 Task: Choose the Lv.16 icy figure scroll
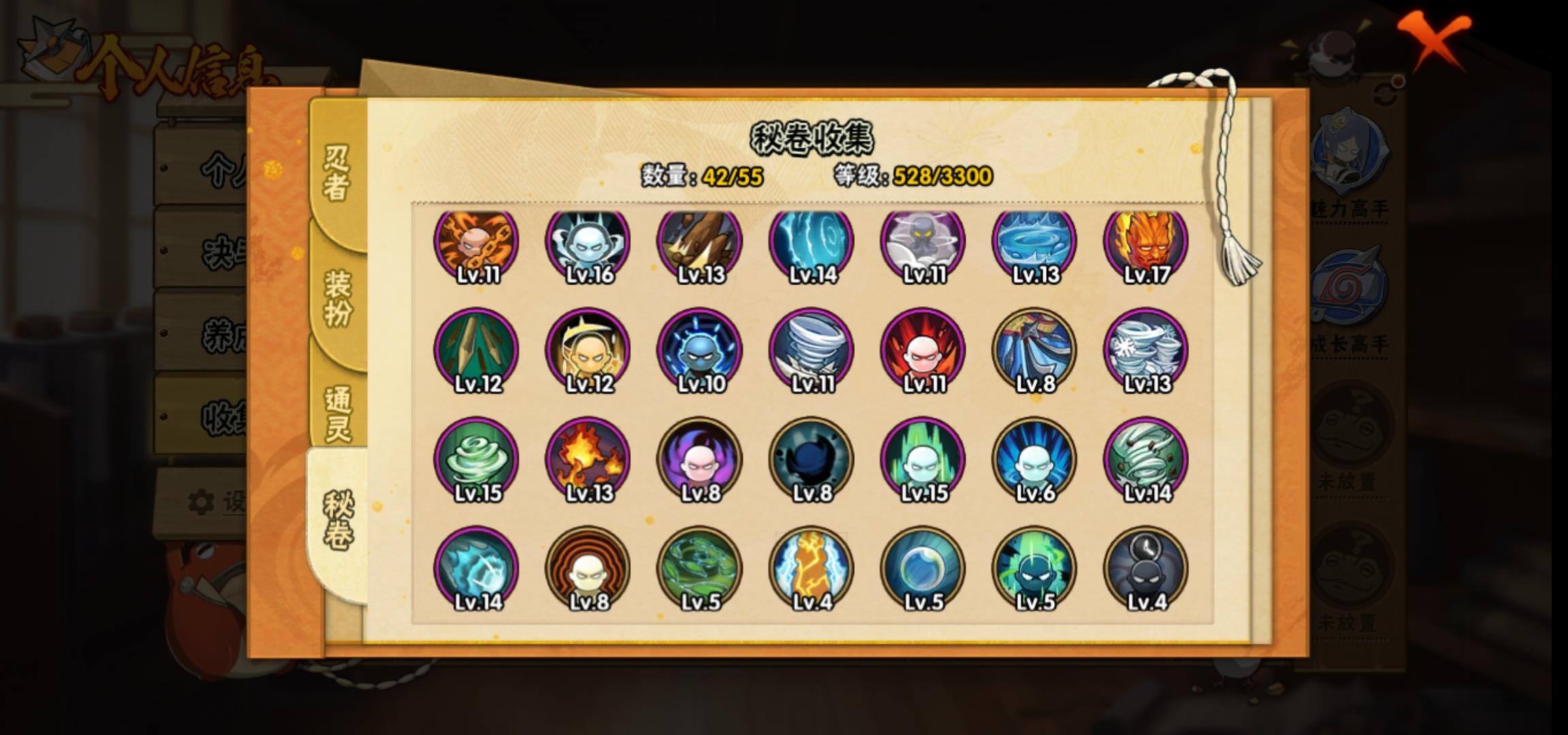tap(588, 243)
